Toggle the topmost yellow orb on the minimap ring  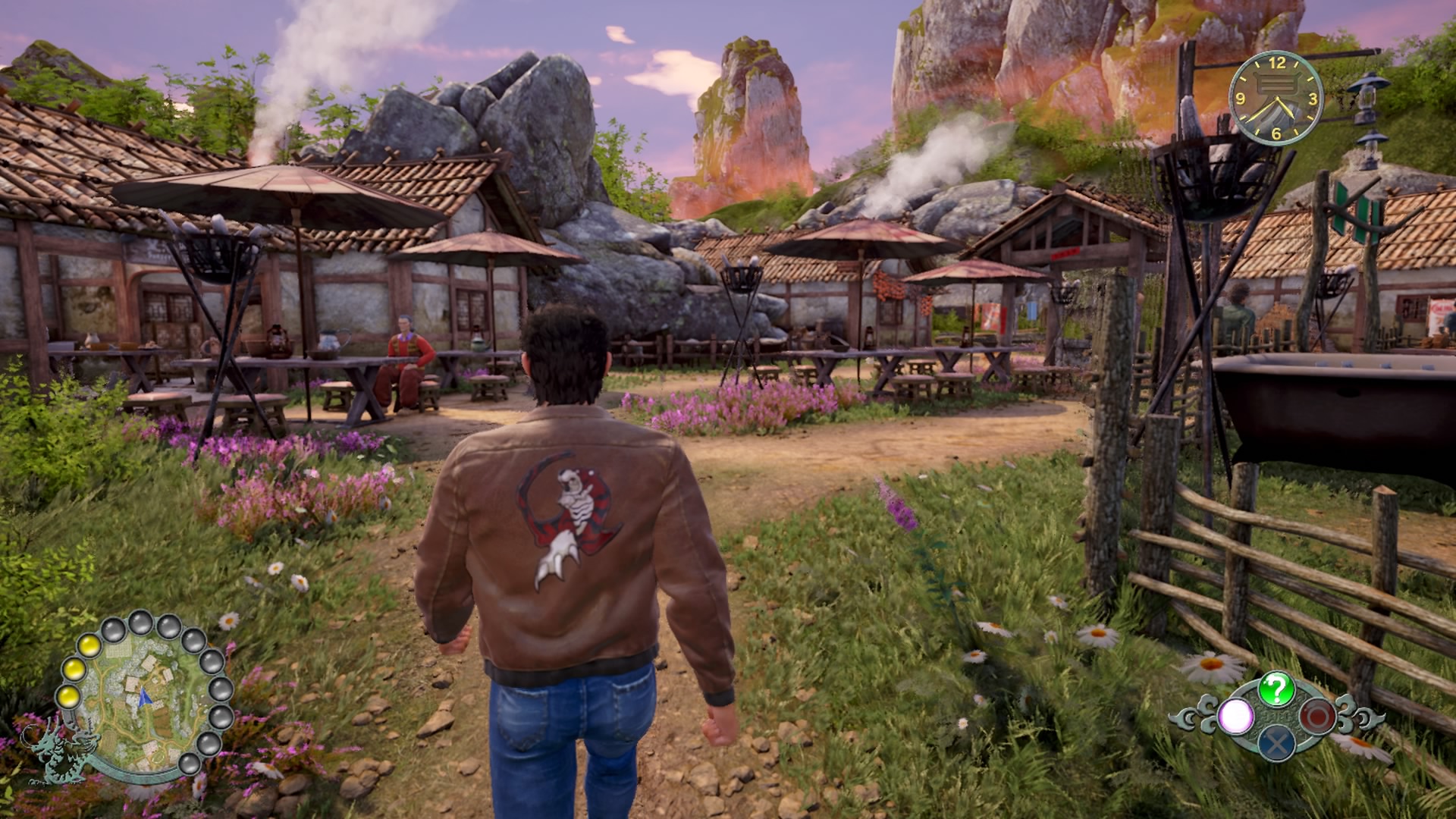tap(90, 646)
